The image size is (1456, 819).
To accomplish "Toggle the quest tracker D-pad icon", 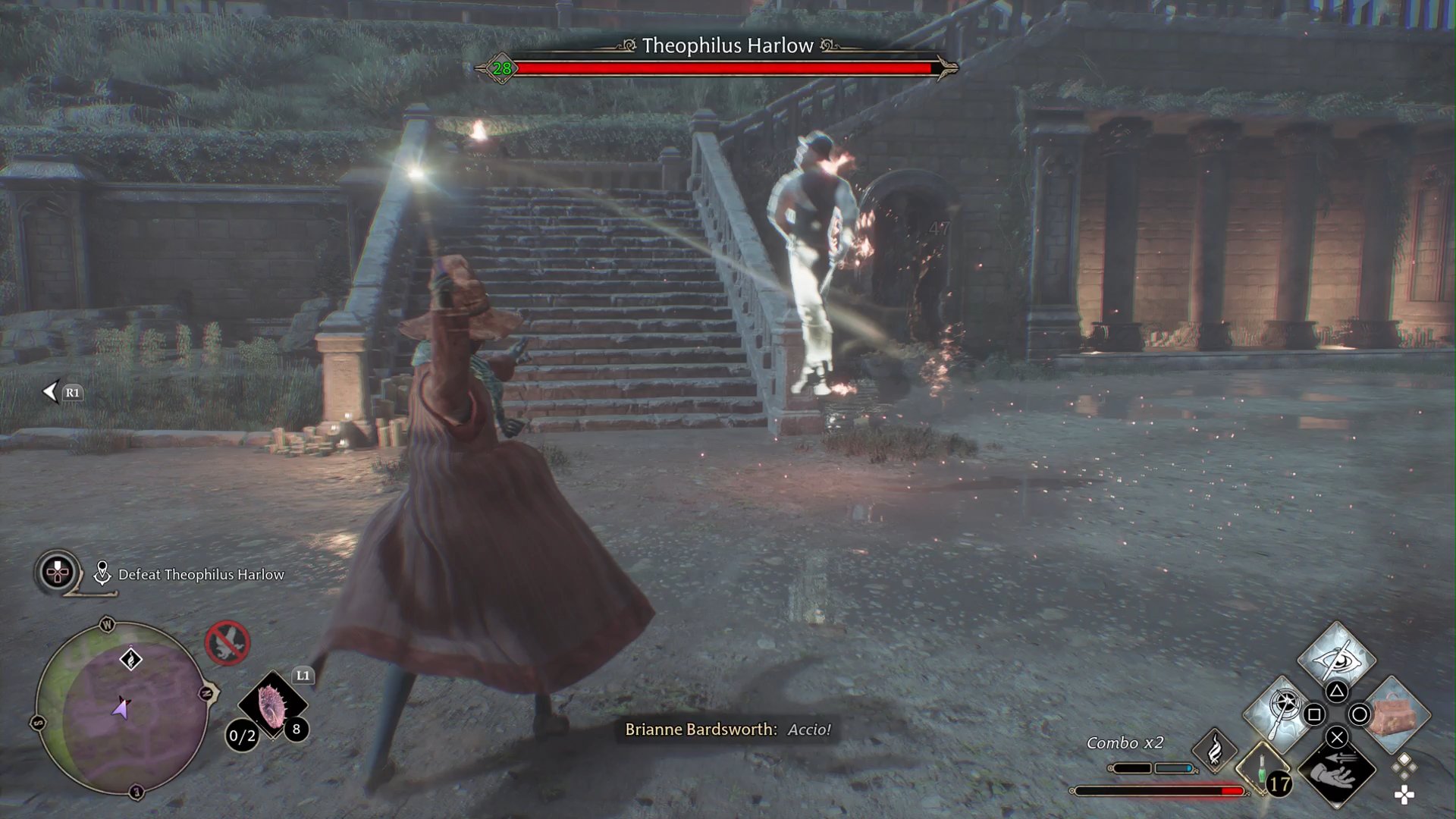I will [x=56, y=573].
